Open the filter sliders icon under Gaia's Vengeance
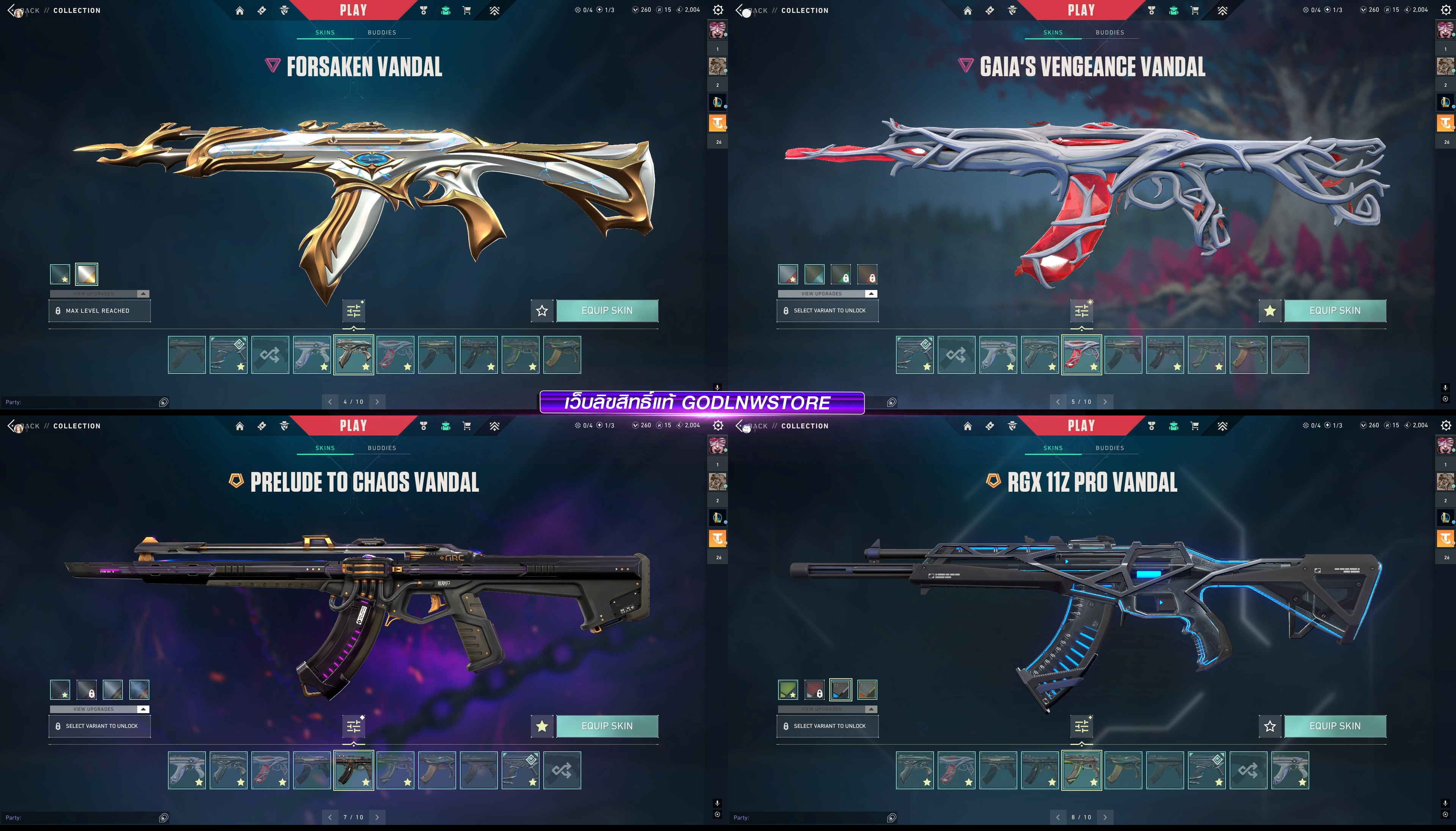 1081,310
